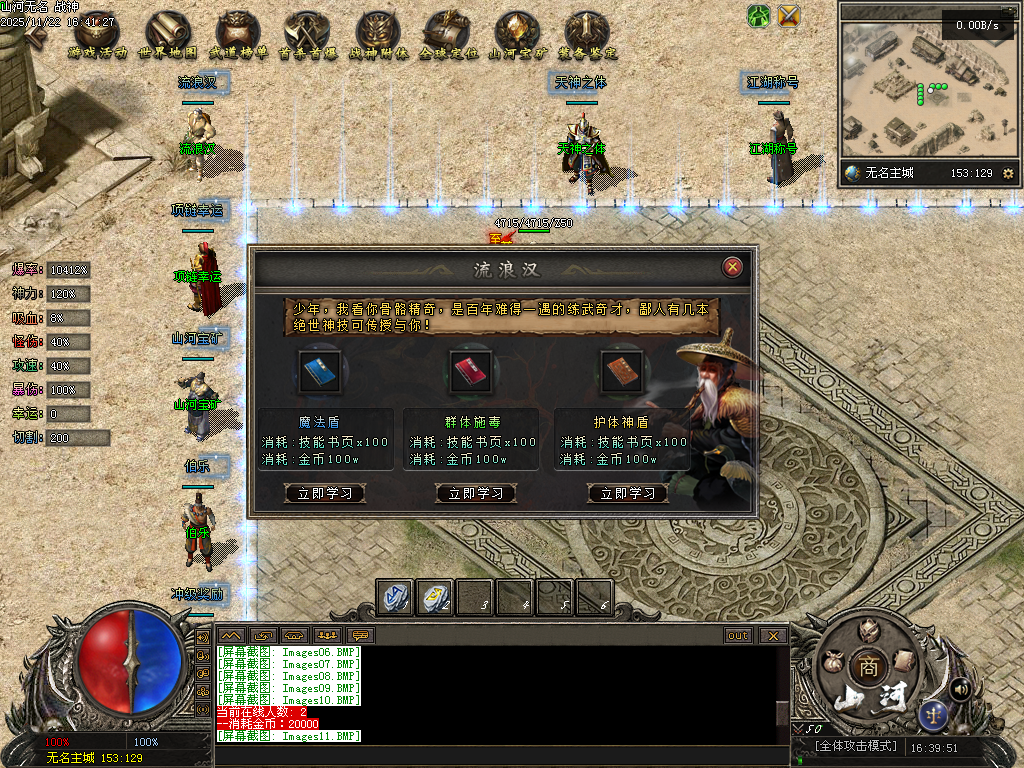Open the minimap settings gear
Image resolution: width=1024 pixels, height=768 pixels.
1007,174
